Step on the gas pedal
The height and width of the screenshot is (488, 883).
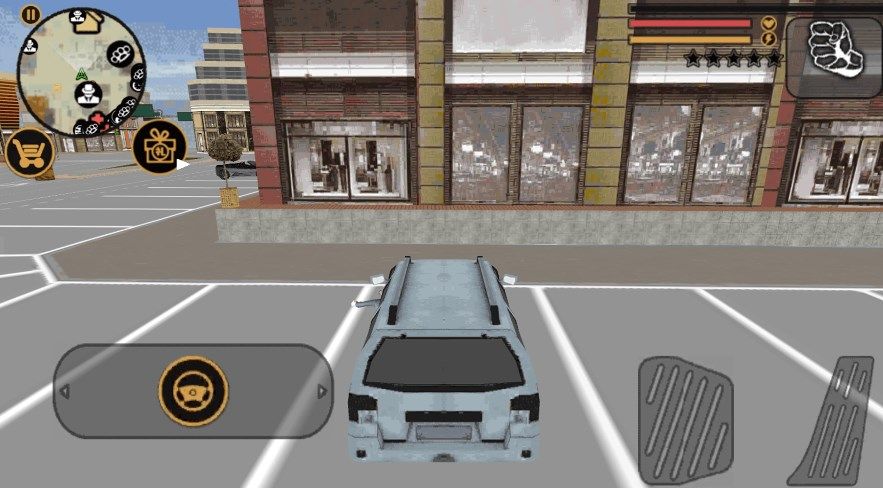tap(830, 420)
